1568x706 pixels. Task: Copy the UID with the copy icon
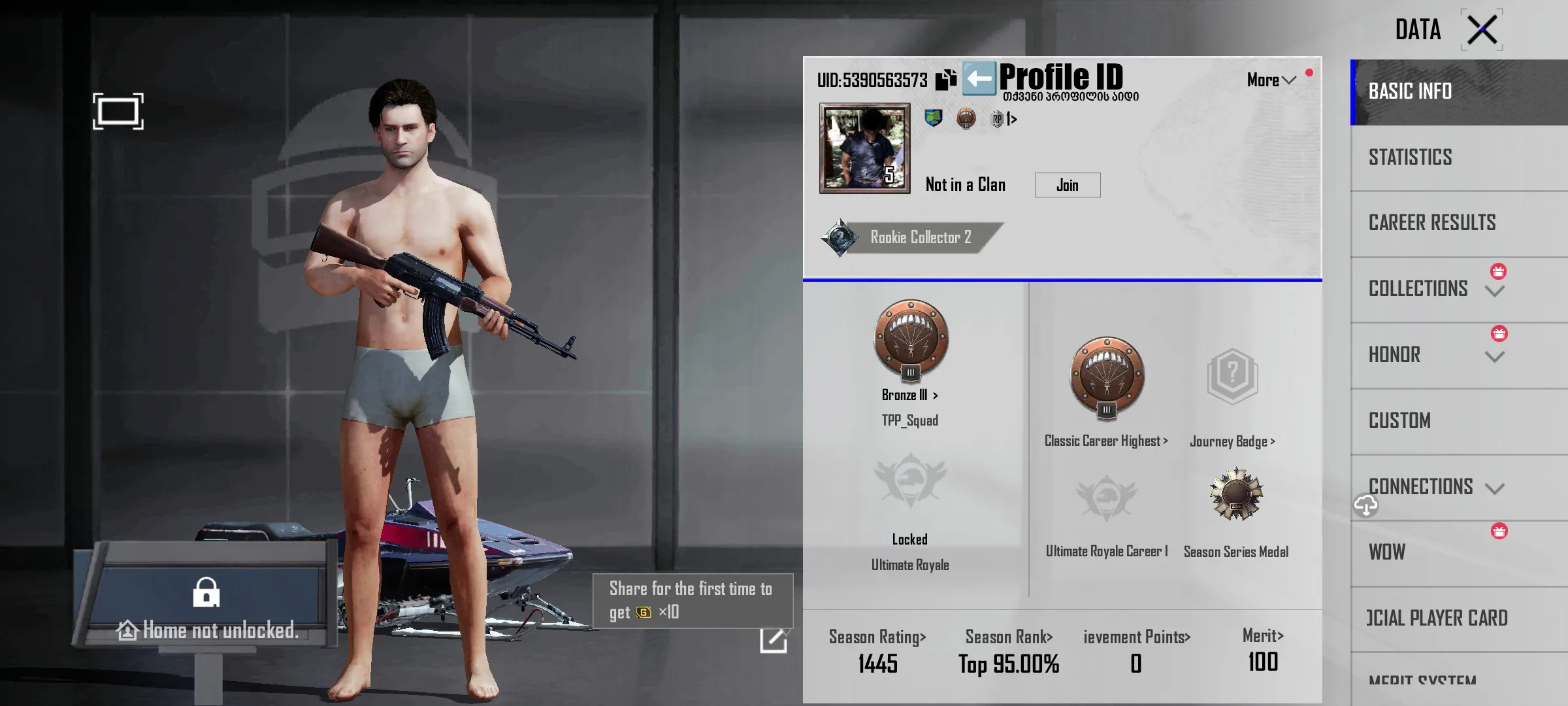tap(945, 80)
